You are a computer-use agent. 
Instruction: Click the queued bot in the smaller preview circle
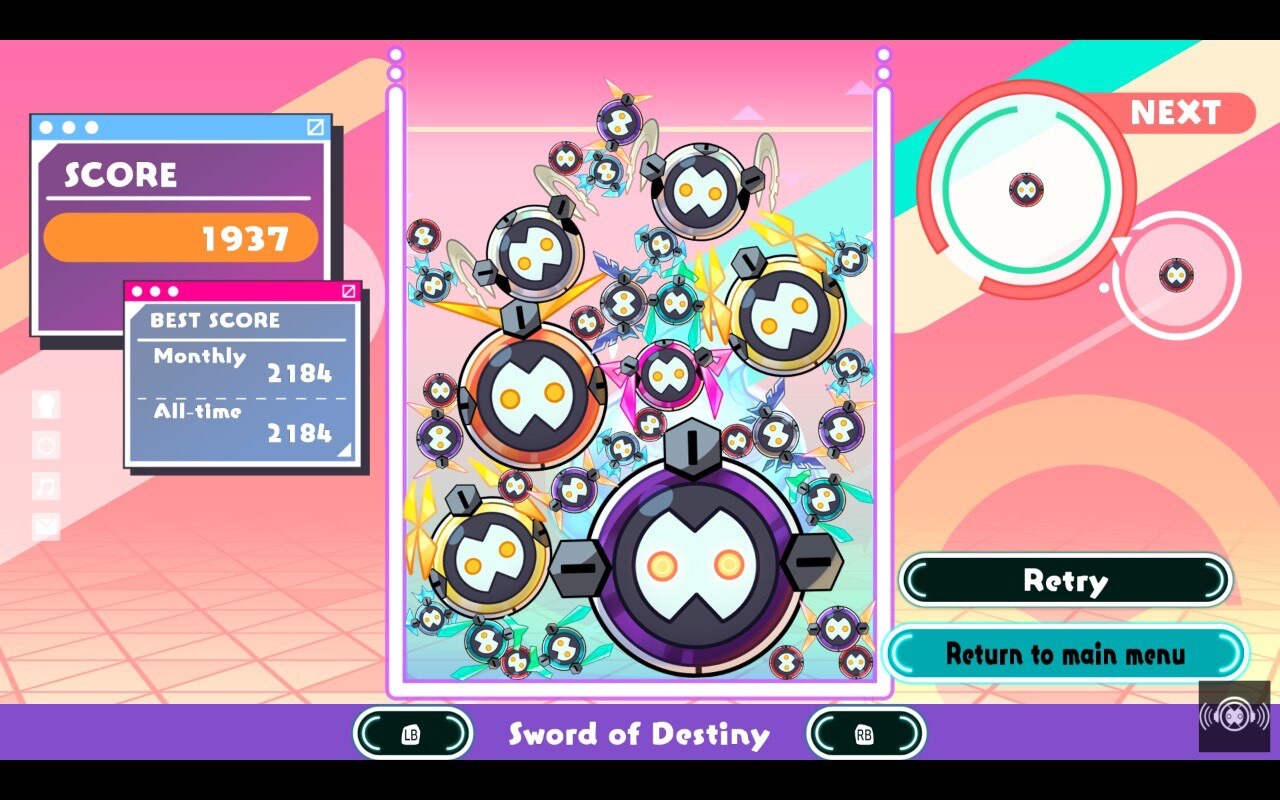tap(1176, 277)
